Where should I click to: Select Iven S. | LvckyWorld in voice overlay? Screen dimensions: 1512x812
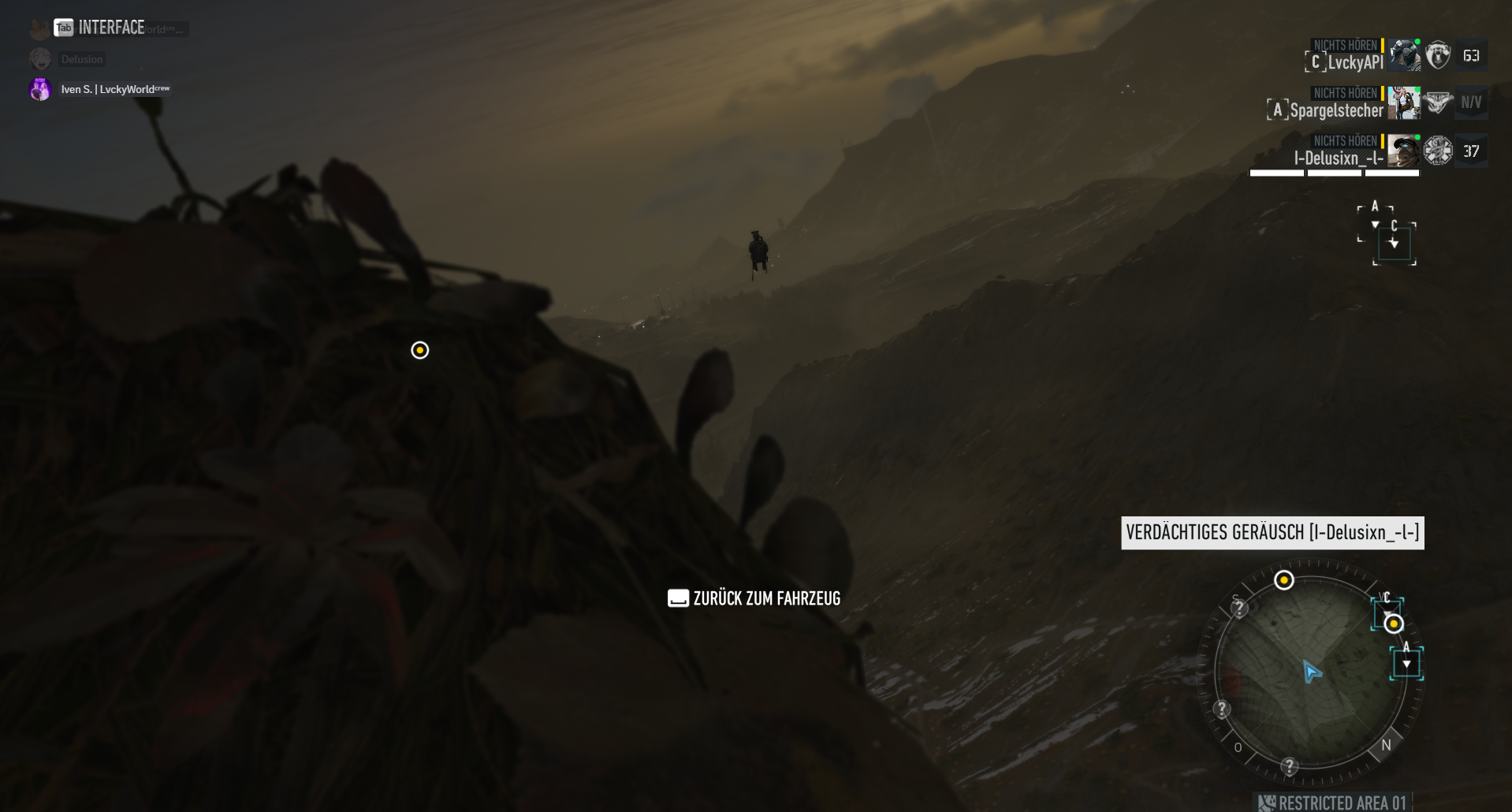(115, 89)
